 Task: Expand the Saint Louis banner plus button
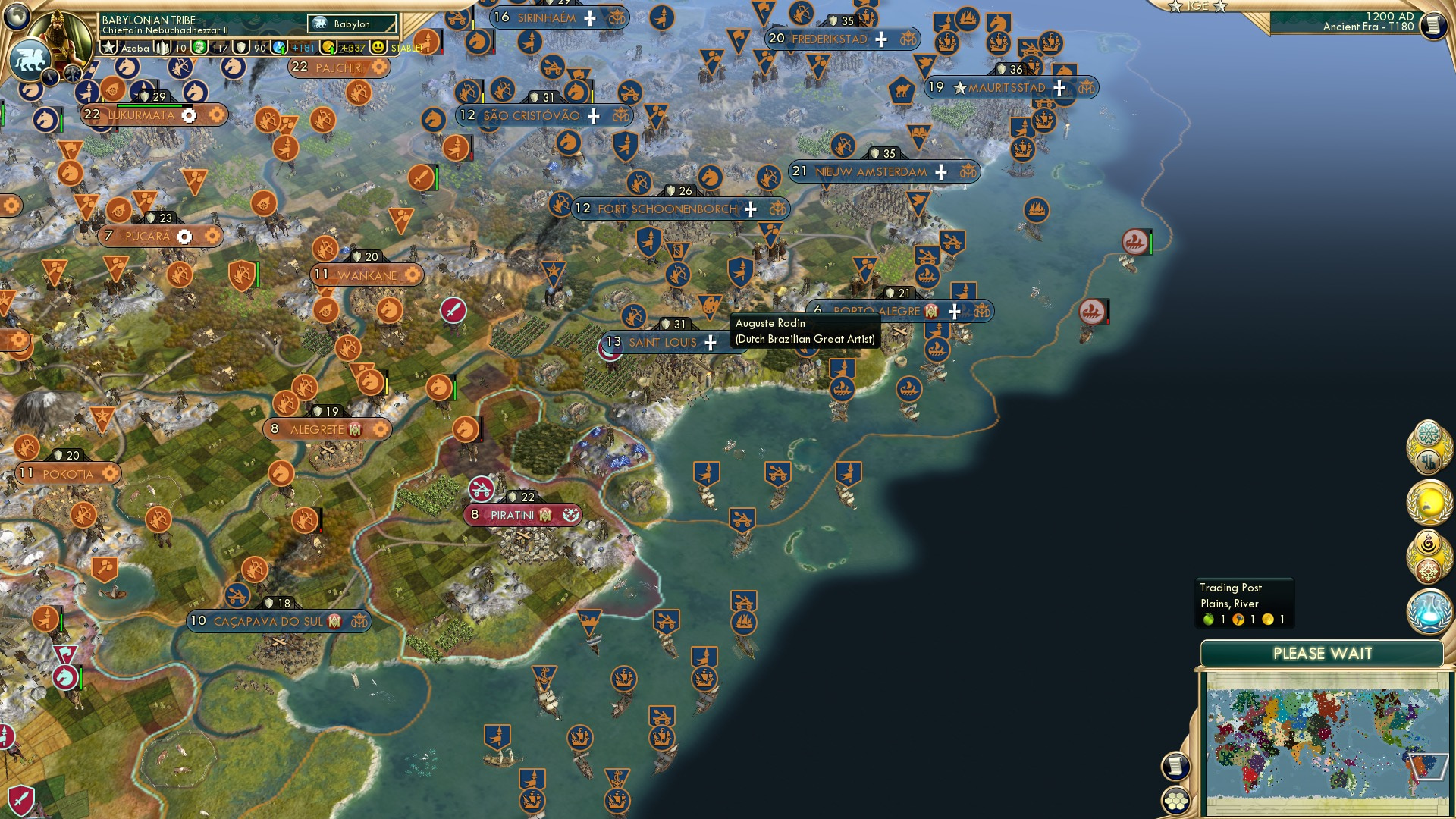709,343
